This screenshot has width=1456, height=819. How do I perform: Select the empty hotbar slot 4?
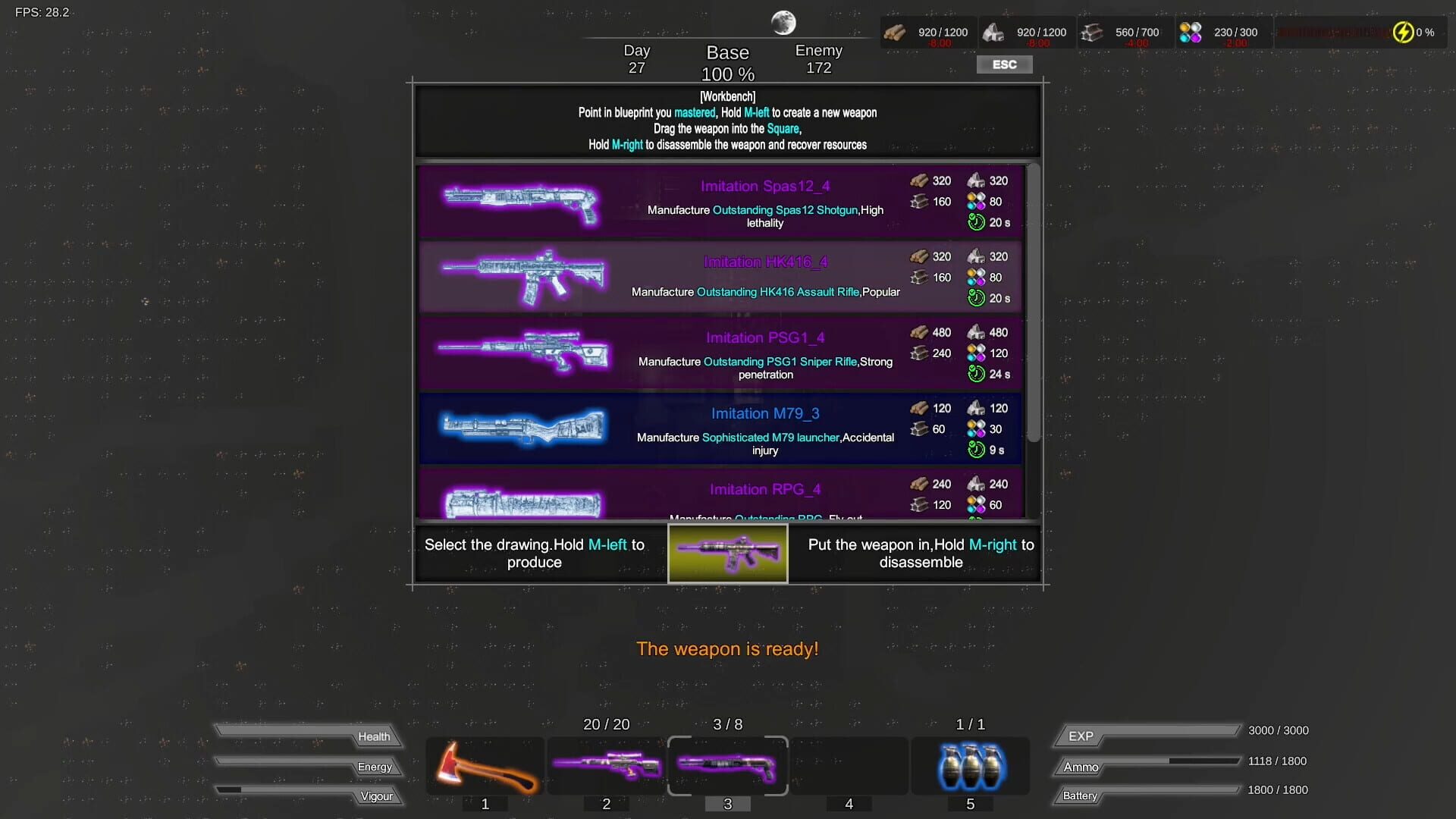pyautogui.click(x=849, y=766)
